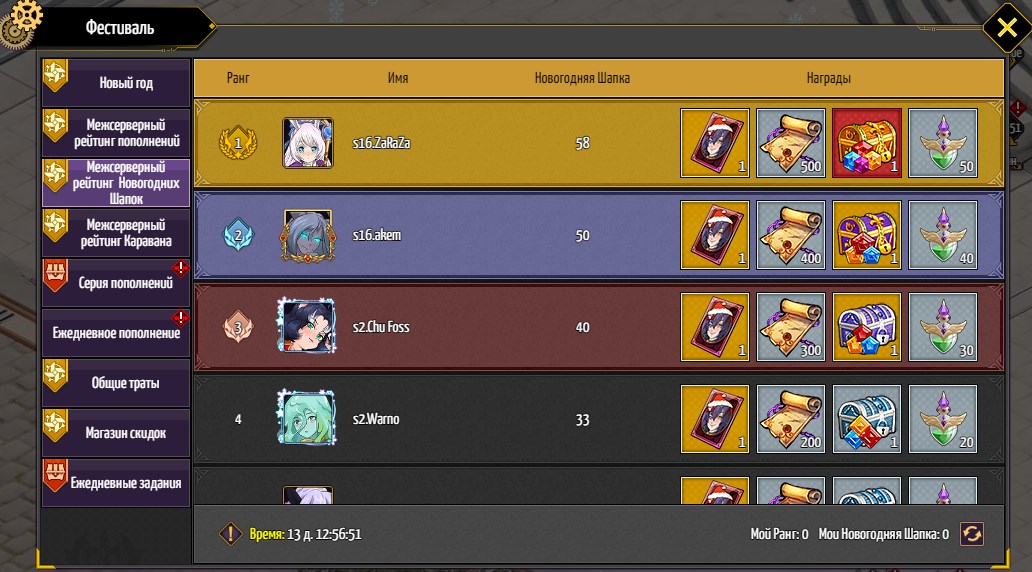
Task: Select Межсерверный рейтинг Новогодних Шапок tab
Action: [116, 183]
